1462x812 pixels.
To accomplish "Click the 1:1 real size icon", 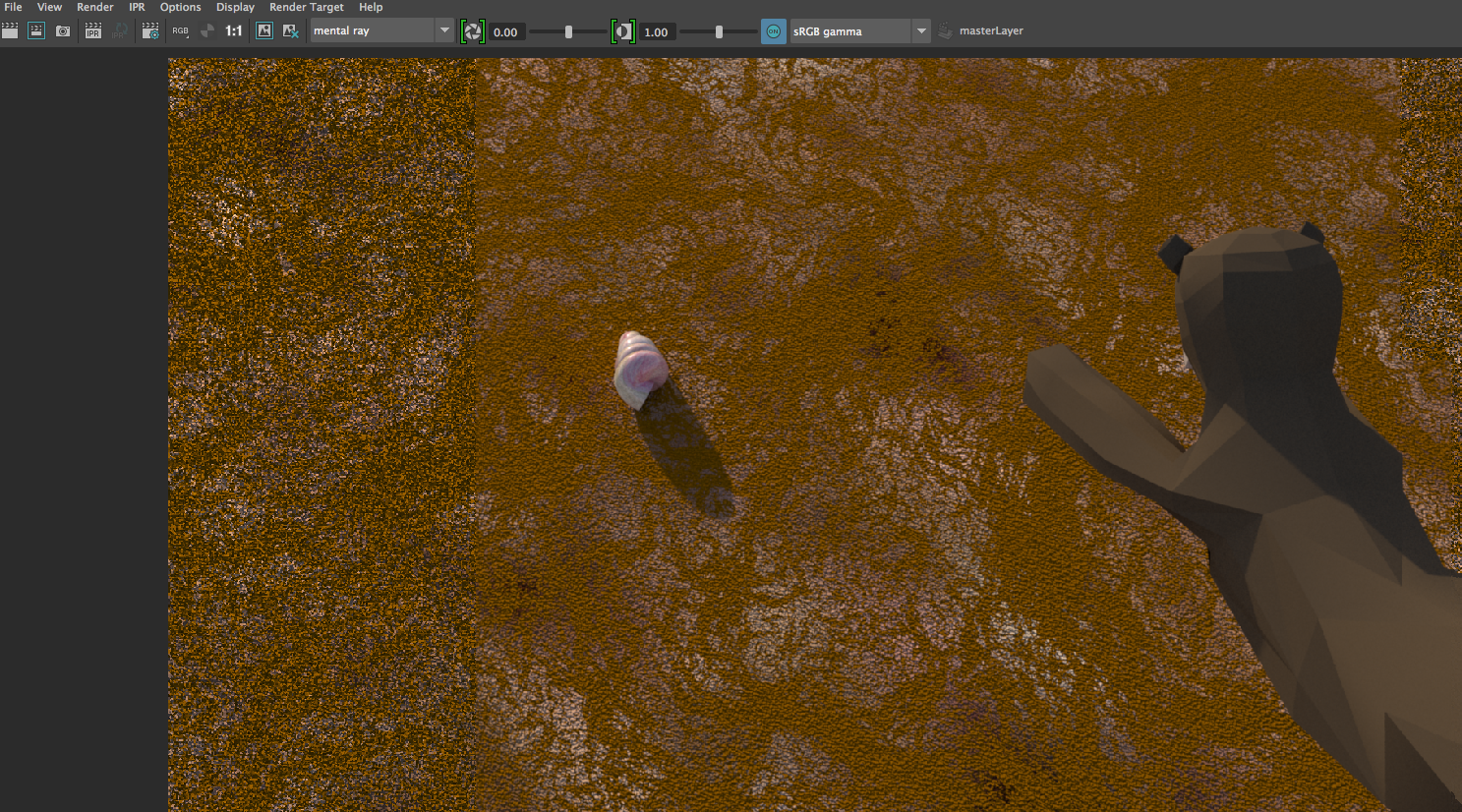I will point(233,30).
